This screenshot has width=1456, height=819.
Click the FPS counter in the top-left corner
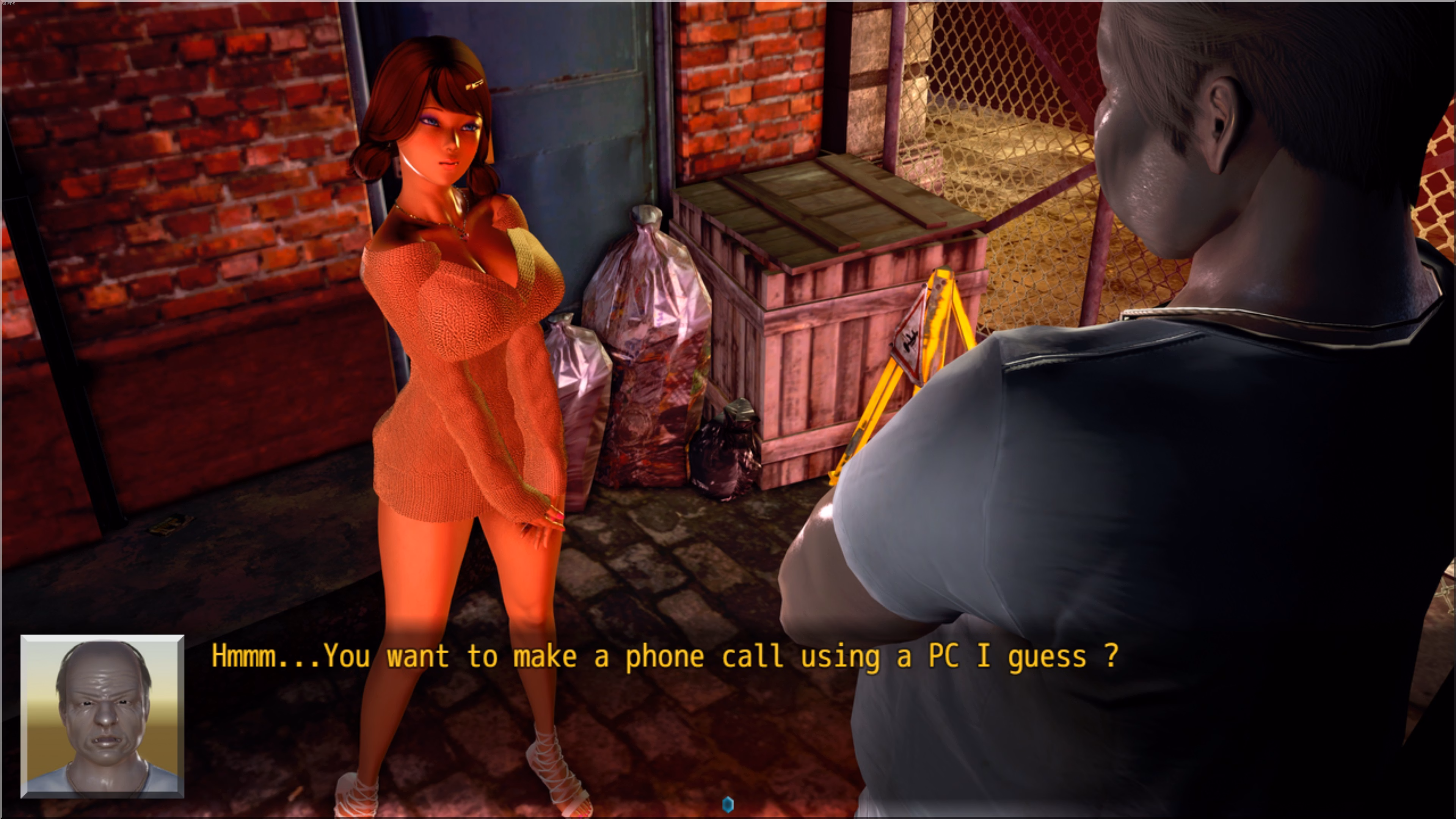(8, 5)
